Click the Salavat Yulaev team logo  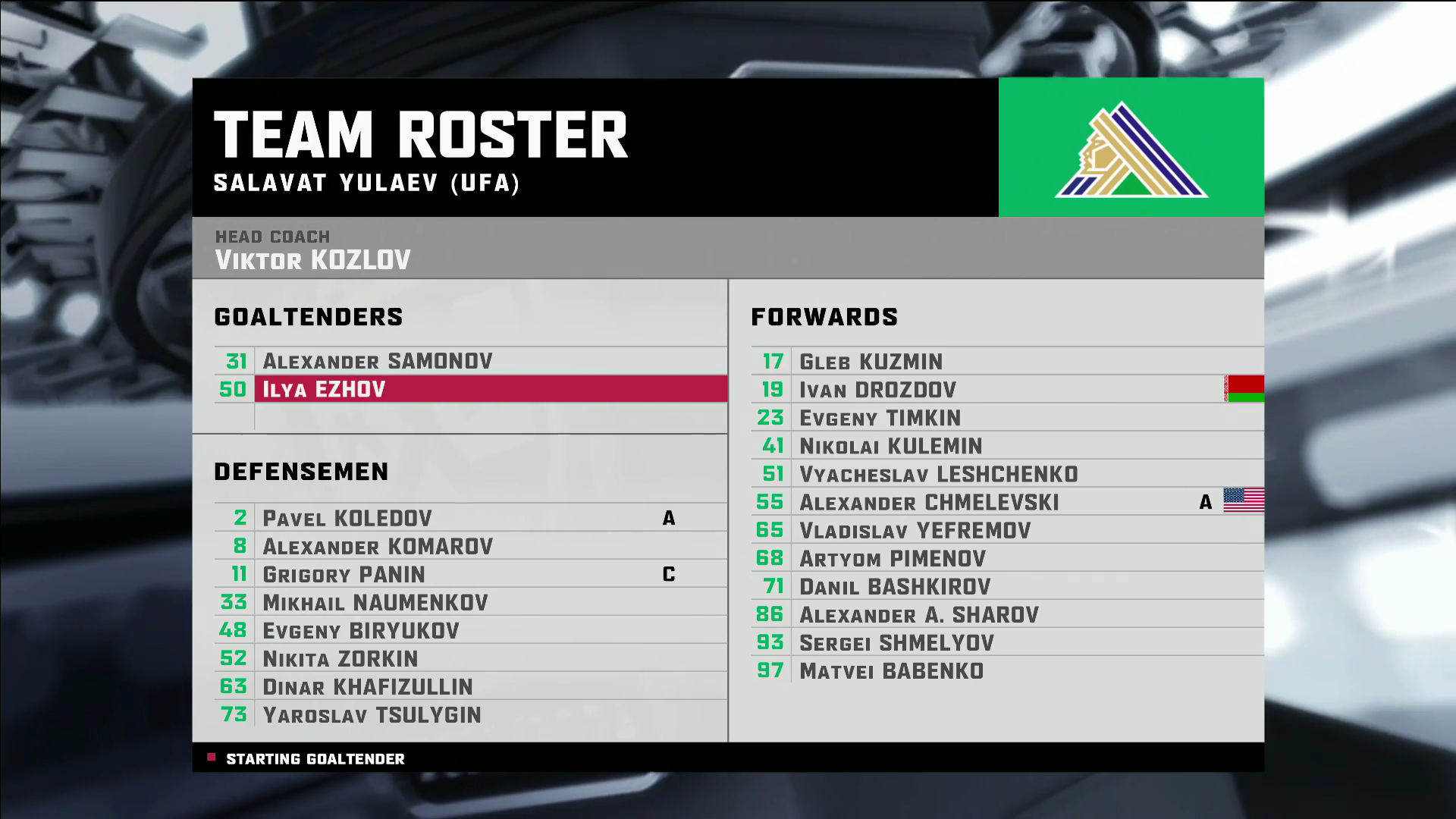click(x=1131, y=148)
